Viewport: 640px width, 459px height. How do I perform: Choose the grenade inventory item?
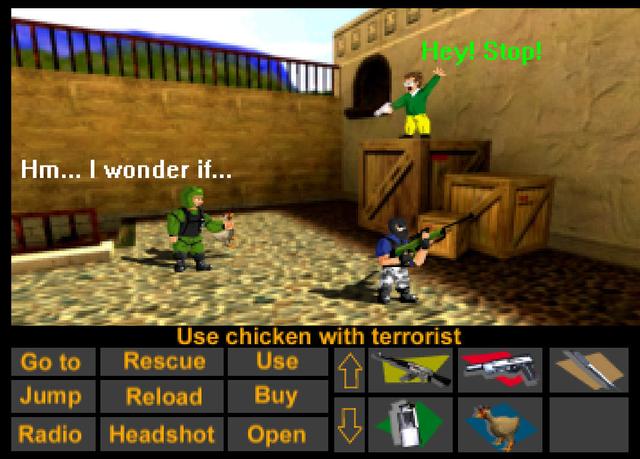pos(409,423)
